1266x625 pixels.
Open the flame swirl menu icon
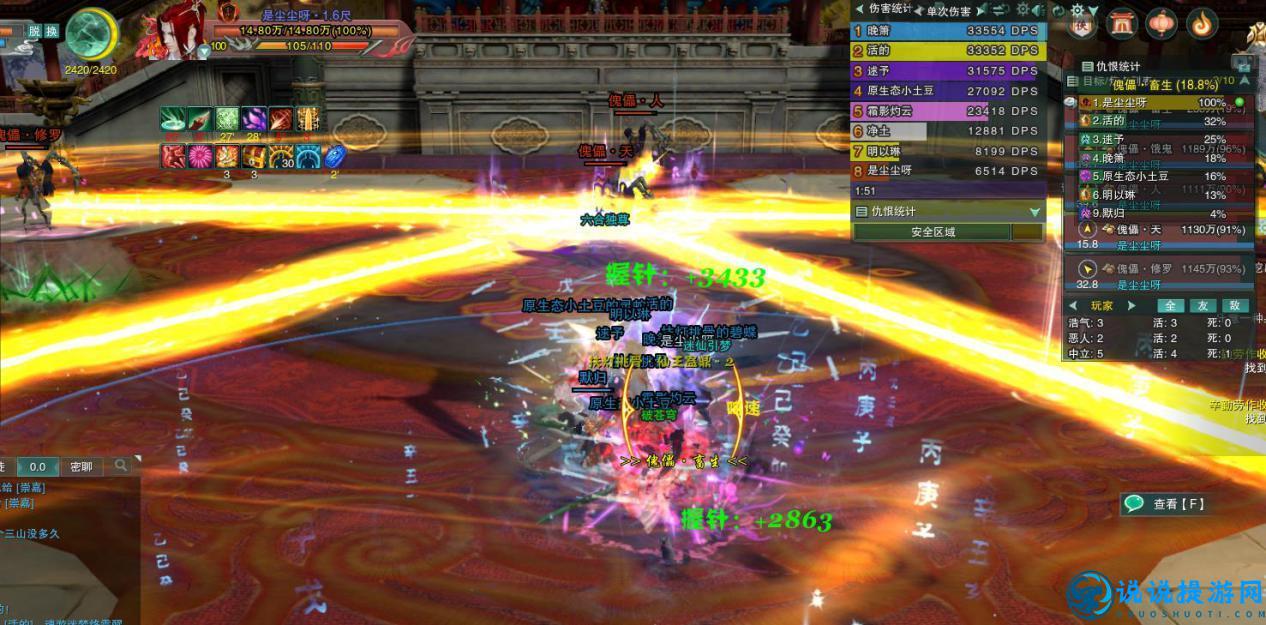click(x=1200, y=23)
